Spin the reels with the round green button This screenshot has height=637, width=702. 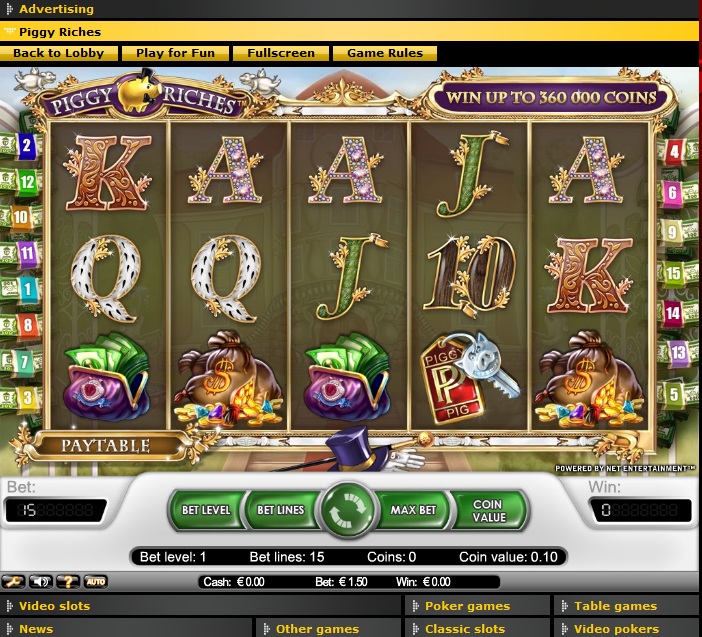tap(346, 510)
